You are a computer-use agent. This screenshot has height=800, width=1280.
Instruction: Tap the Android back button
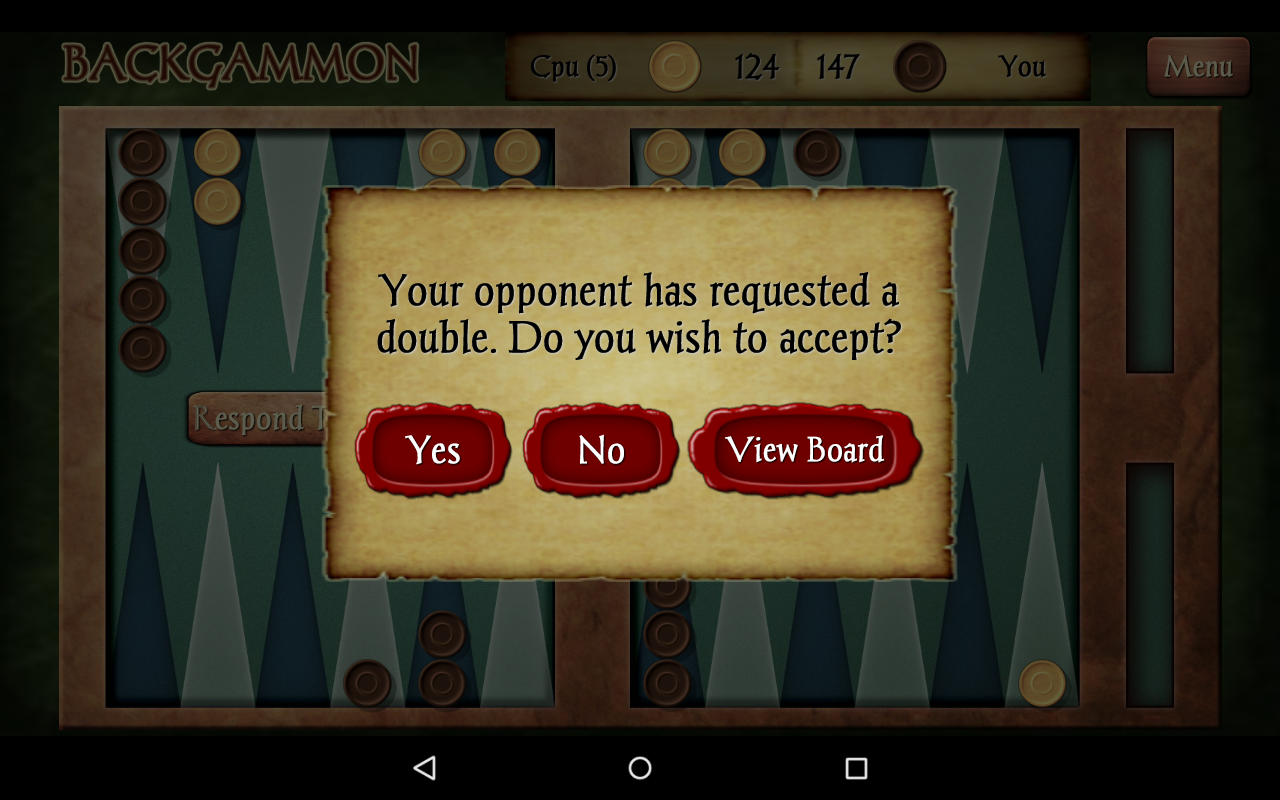click(426, 766)
